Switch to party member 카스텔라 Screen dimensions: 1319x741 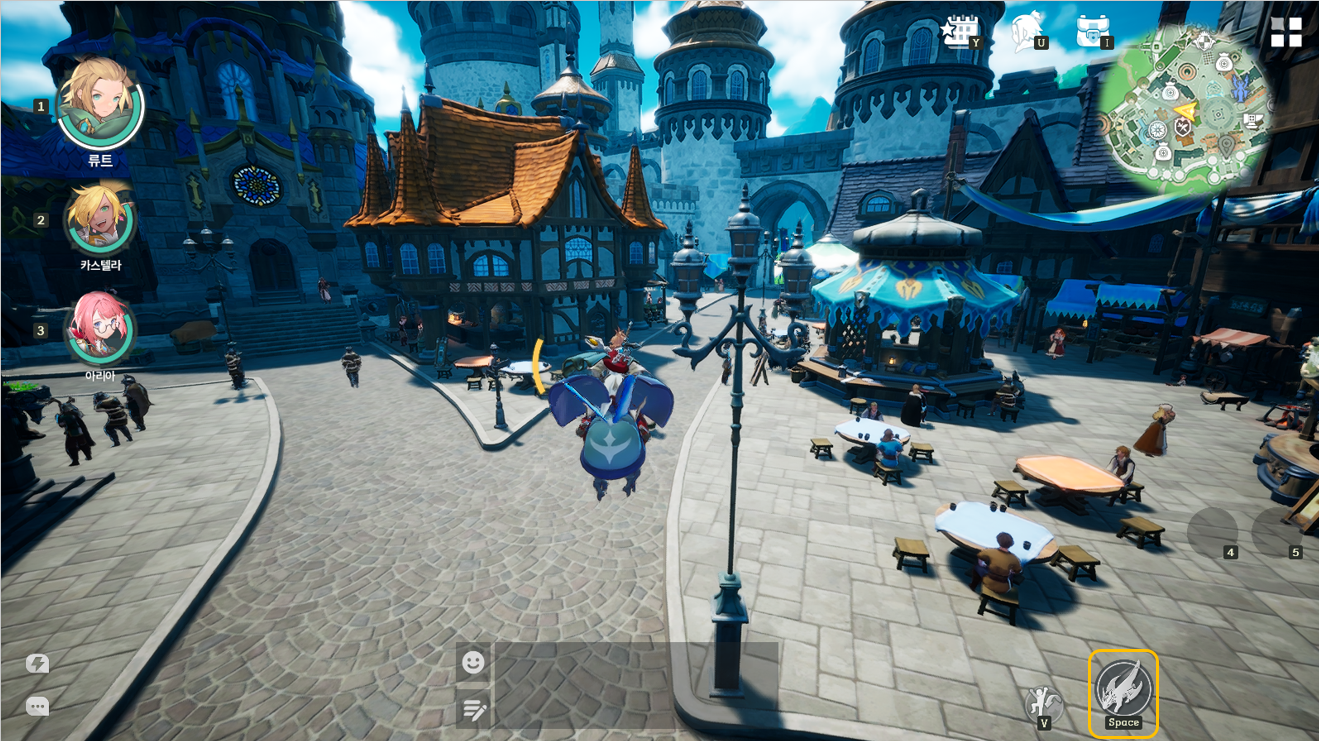(x=100, y=219)
